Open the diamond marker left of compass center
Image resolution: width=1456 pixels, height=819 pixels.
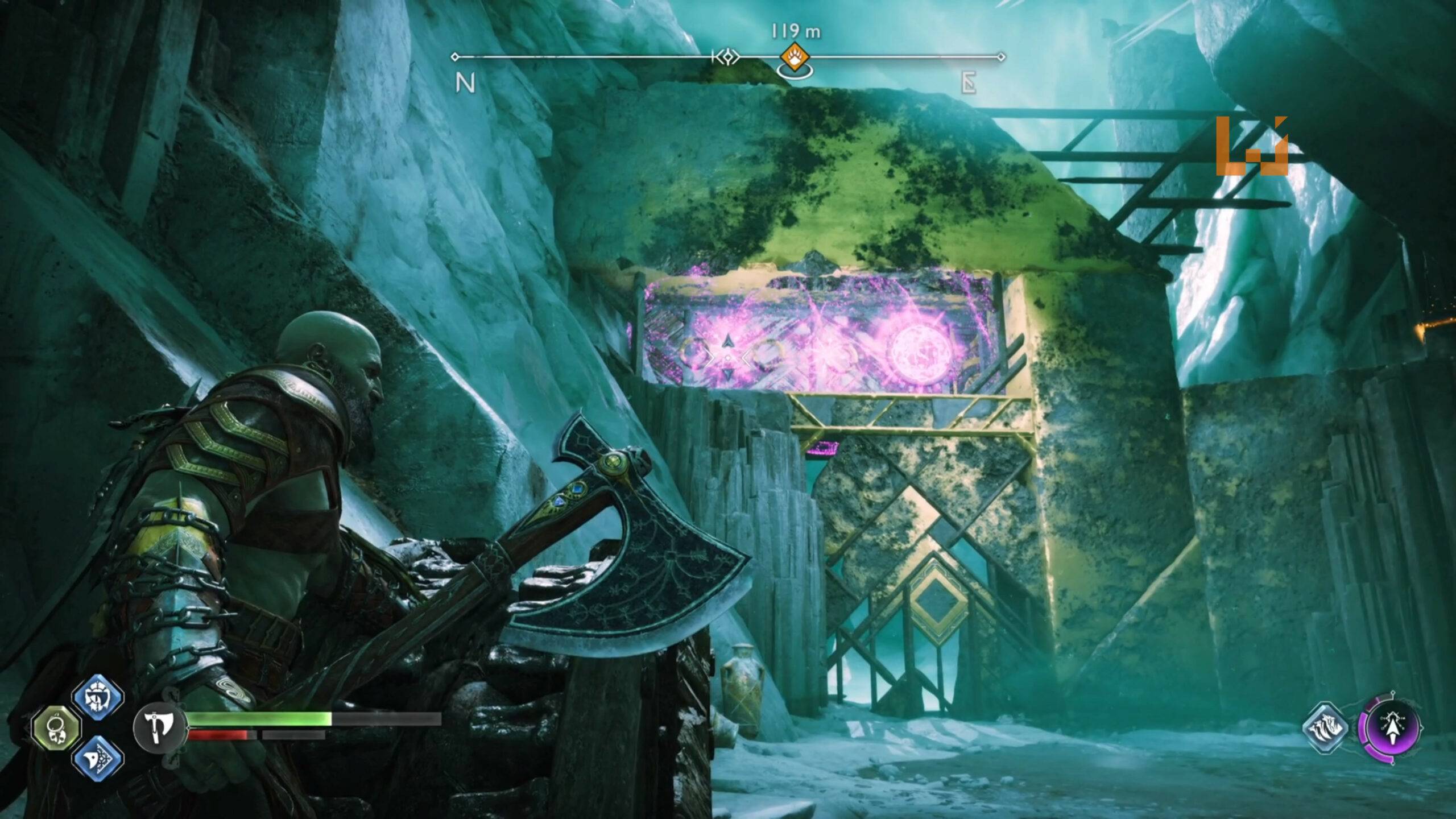pos(727,57)
